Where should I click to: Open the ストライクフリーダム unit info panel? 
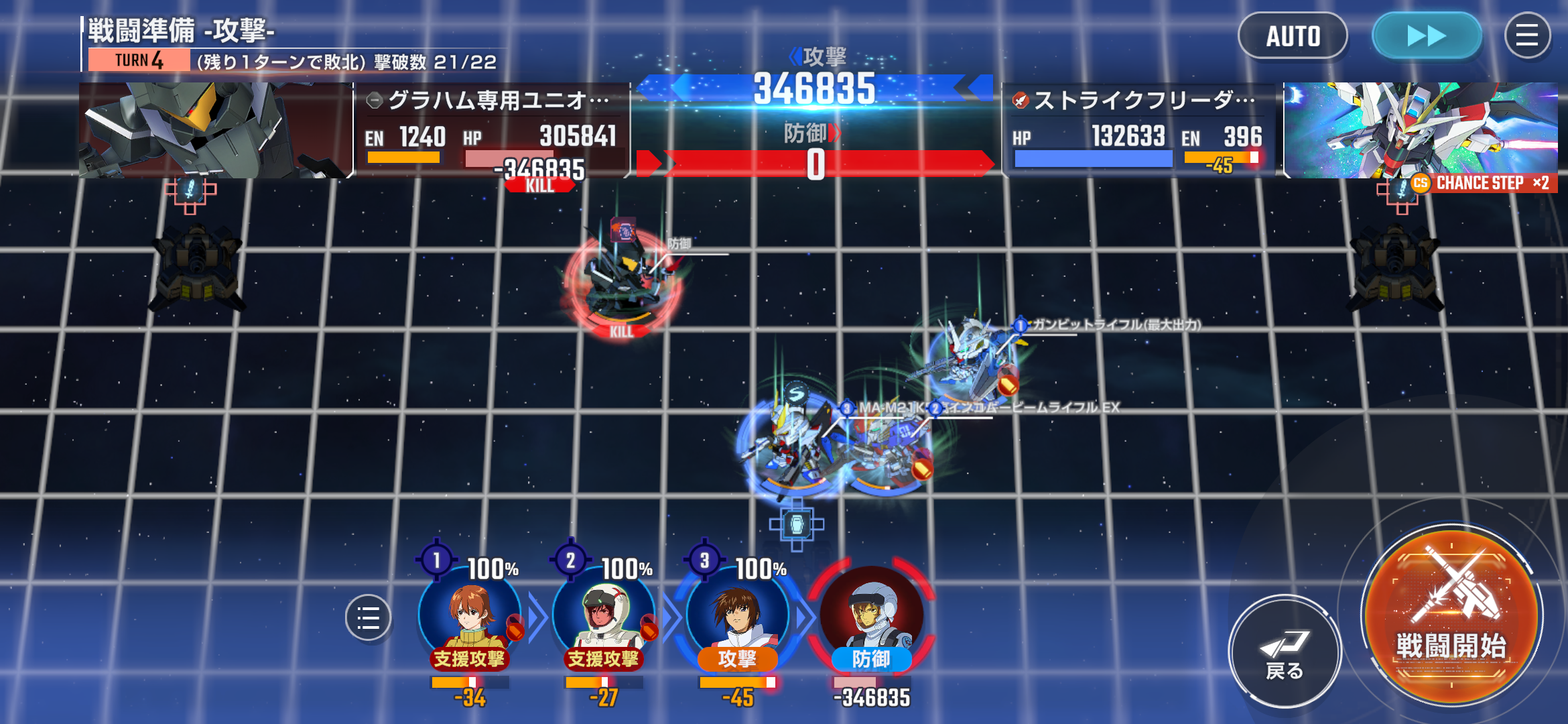pos(1139,129)
